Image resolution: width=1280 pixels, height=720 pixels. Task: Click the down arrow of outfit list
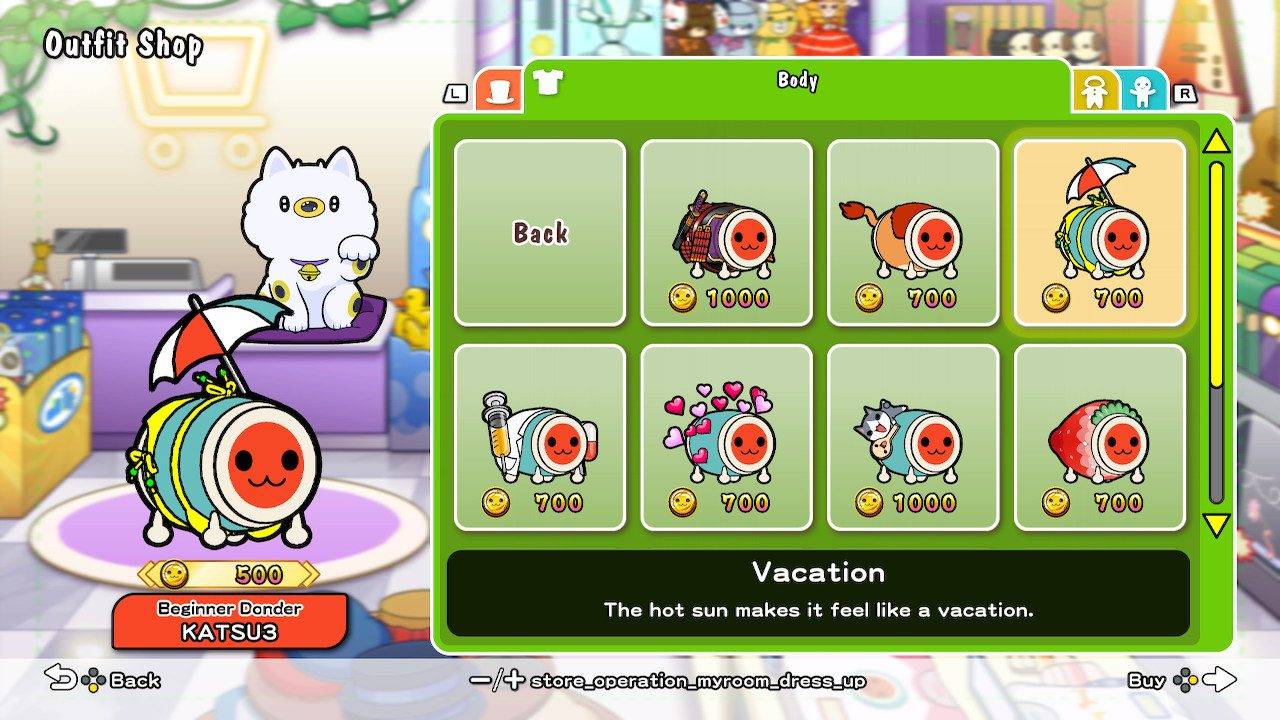coord(1216,525)
